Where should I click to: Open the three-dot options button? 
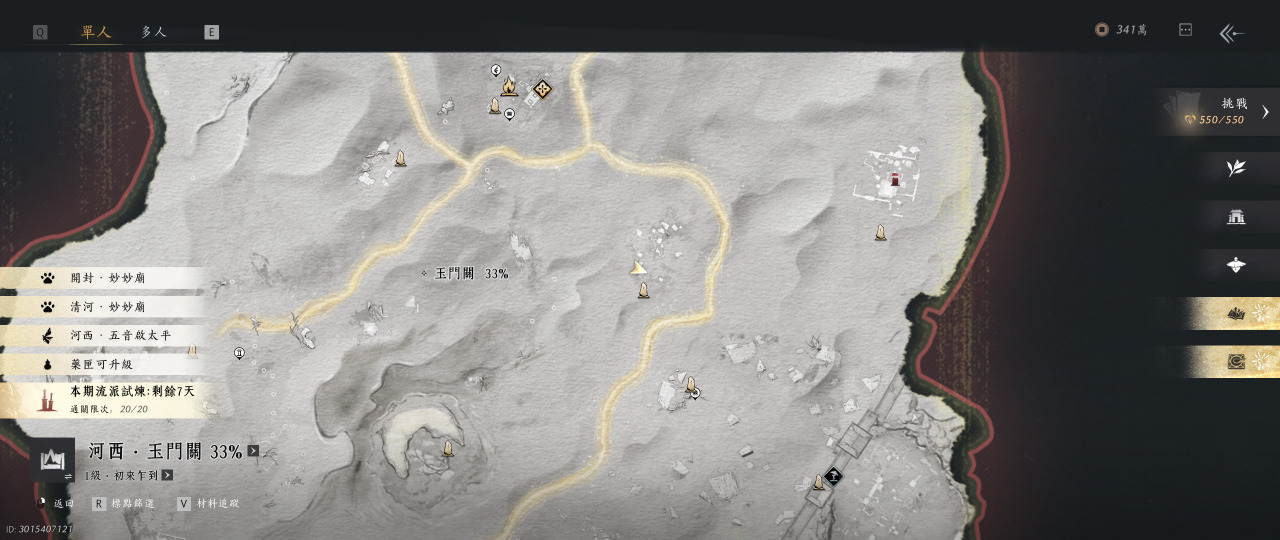[1186, 30]
